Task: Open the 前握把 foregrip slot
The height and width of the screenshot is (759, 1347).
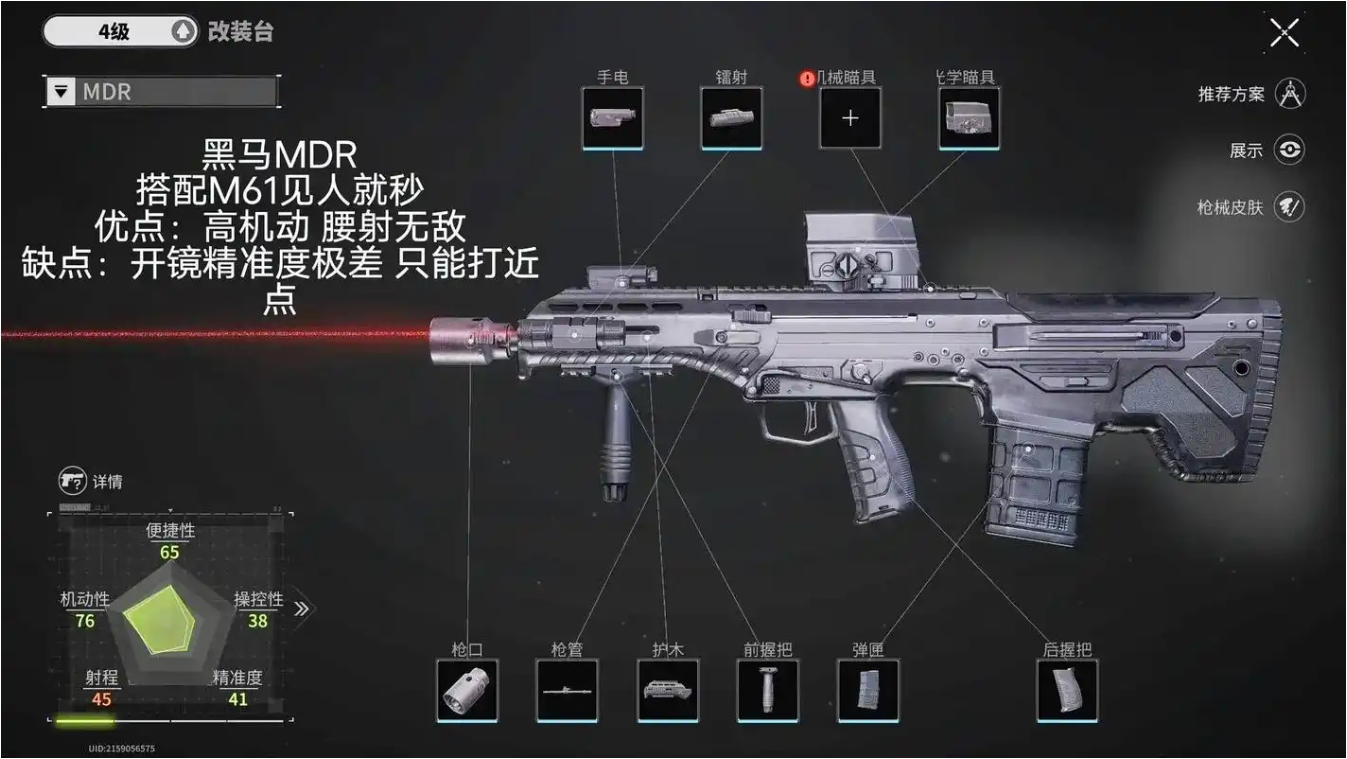Action: point(767,688)
